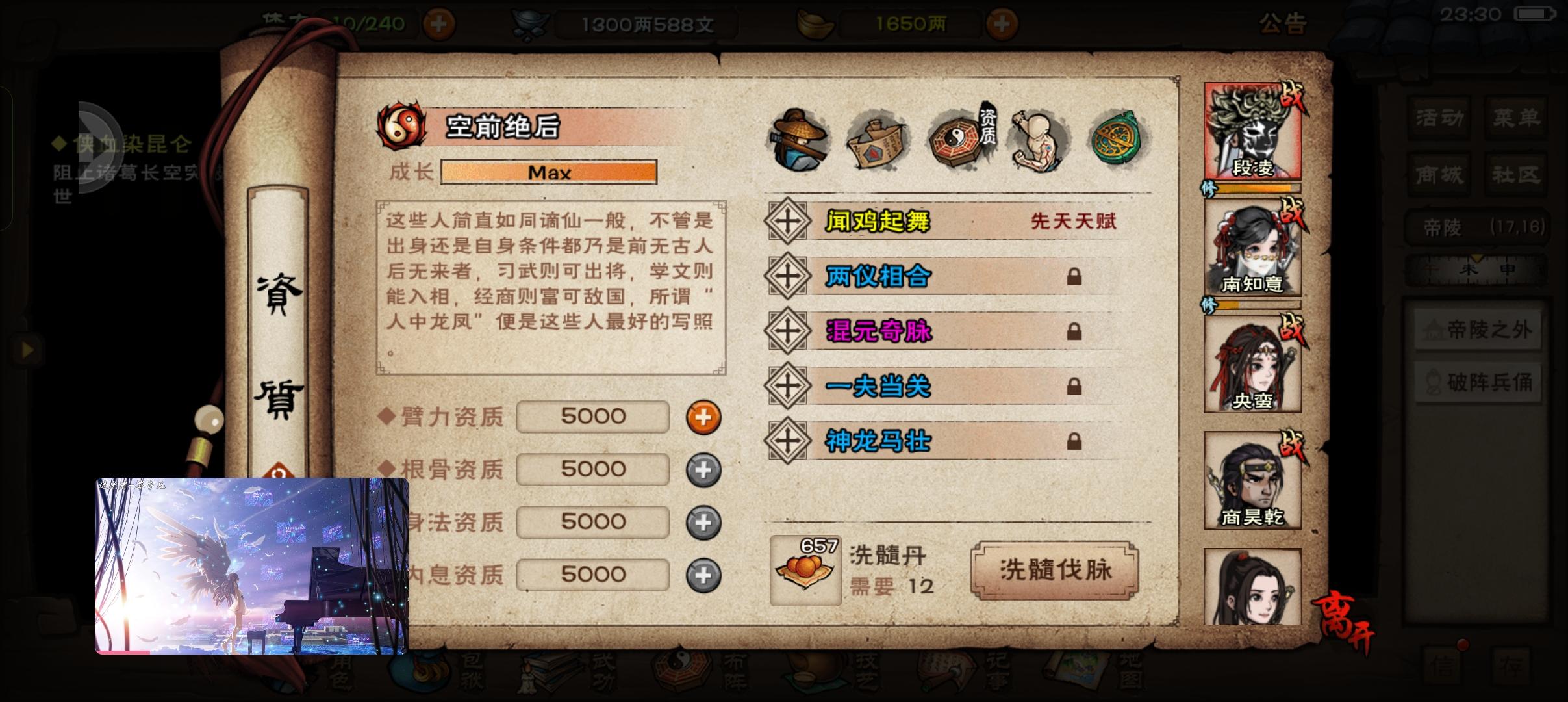
Task: Click the Max growth progress bar
Action: tap(549, 172)
